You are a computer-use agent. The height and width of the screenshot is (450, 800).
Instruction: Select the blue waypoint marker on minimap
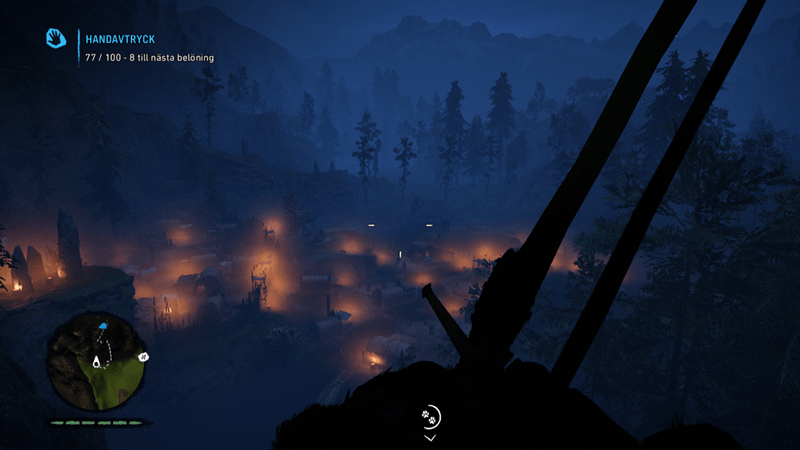click(102, 327)
